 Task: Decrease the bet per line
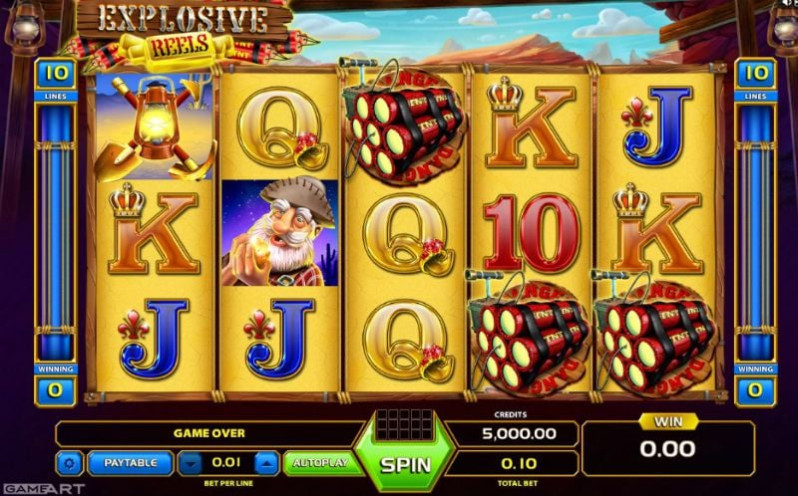tap(192, 463)
